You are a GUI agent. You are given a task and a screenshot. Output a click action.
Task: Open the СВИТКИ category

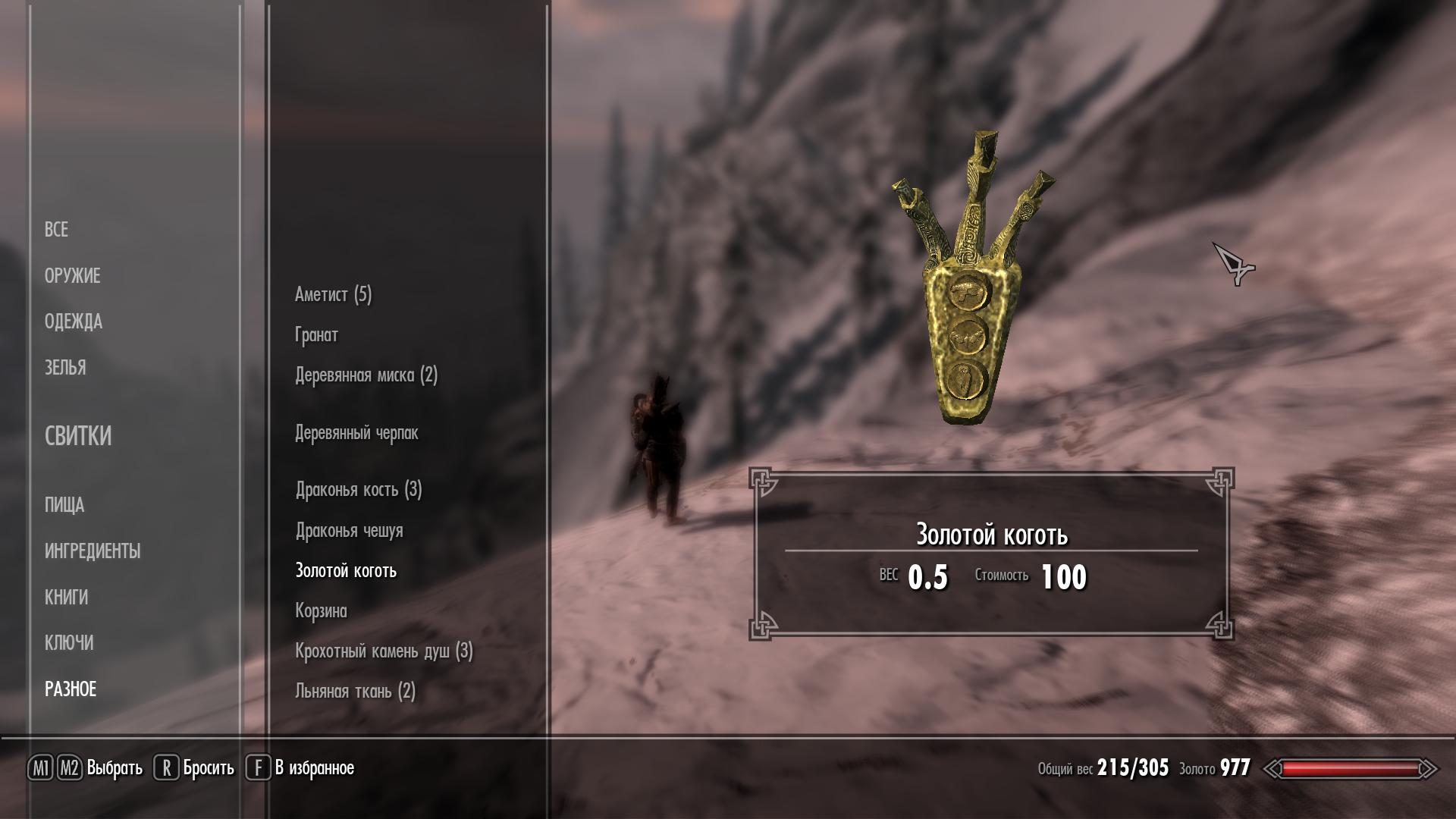[x=78, y=436]
